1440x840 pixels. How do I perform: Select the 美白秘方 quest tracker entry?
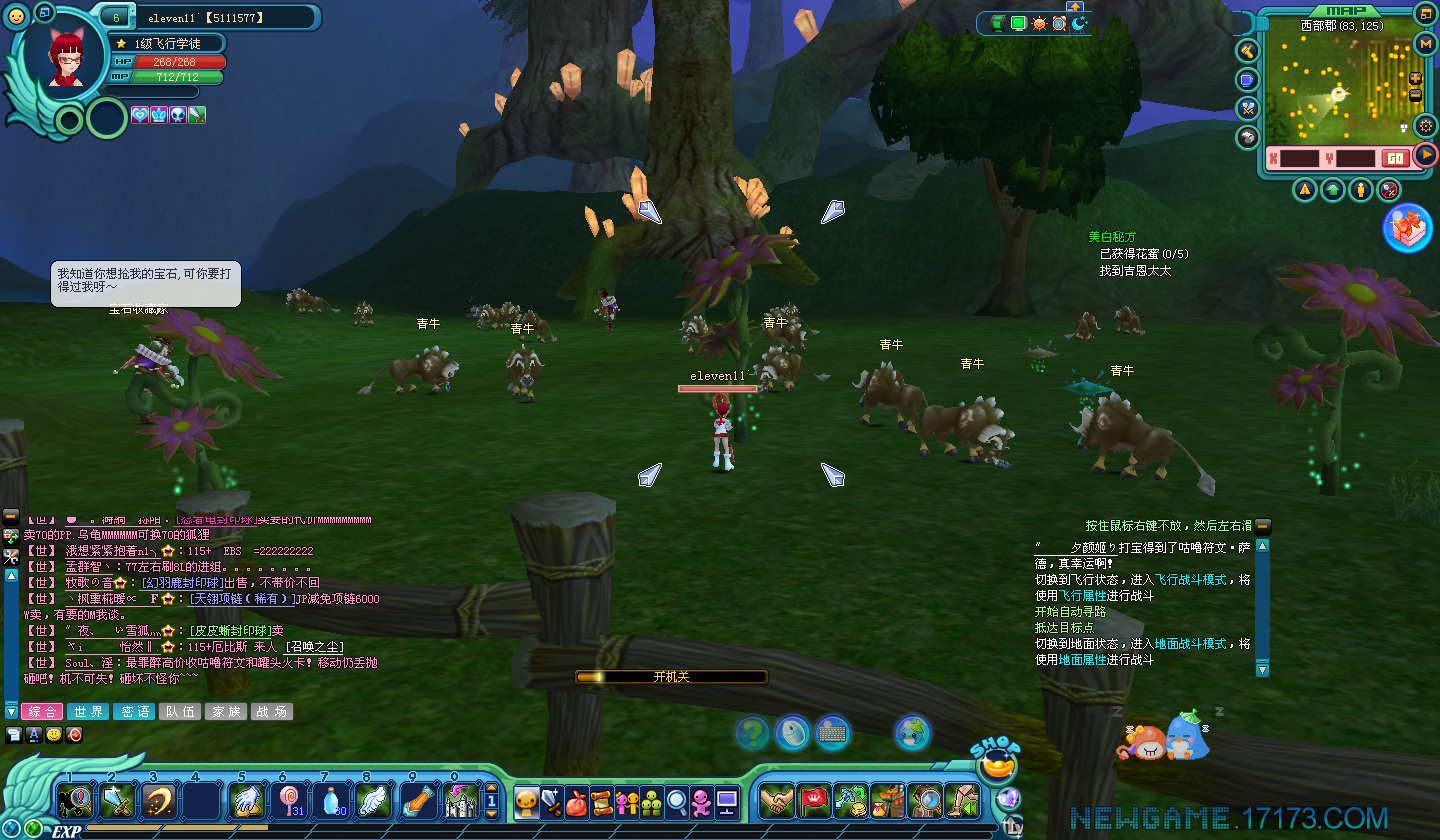[1112, 237]
